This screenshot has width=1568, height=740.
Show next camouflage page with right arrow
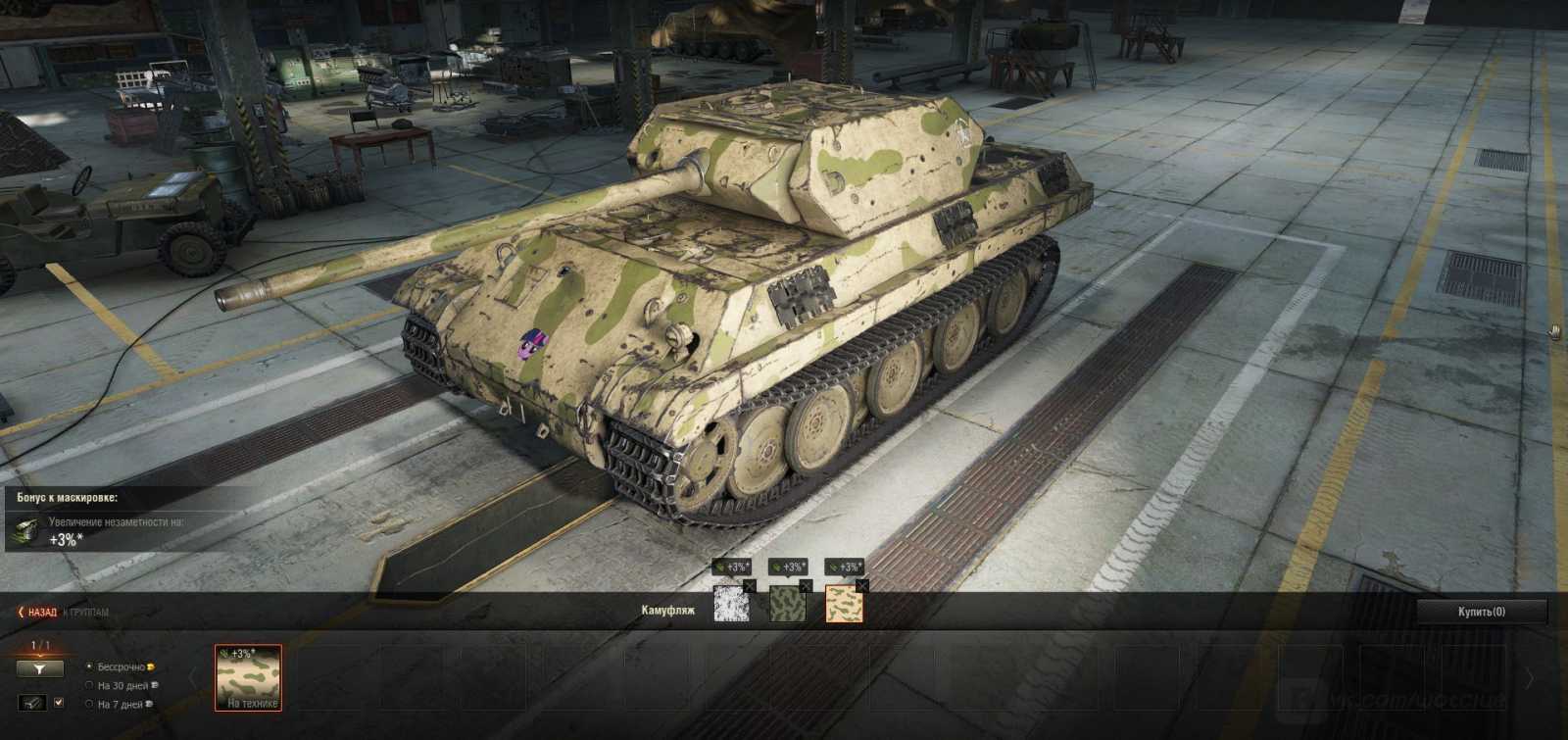pyautogui.click(x=1530, y=678)
